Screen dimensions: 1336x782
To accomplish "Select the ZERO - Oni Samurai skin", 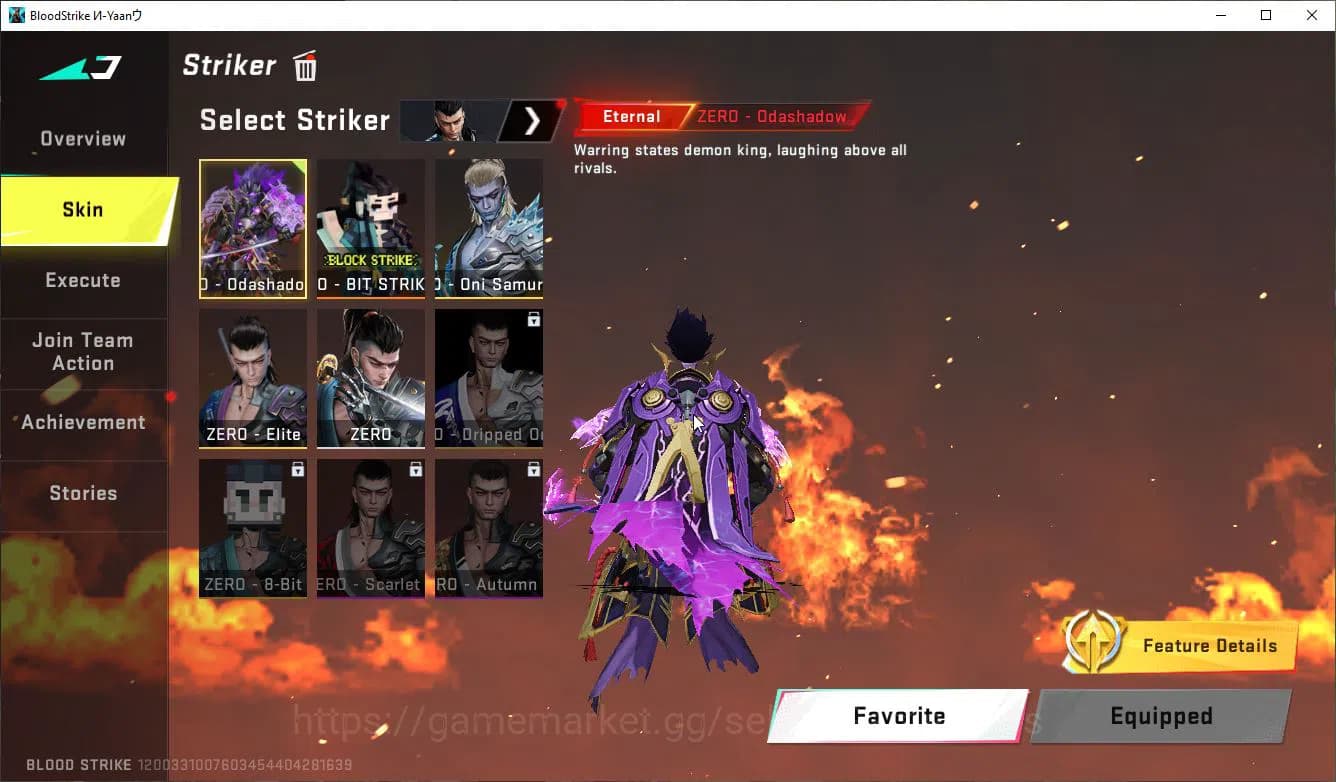I will tap(488, 228).
